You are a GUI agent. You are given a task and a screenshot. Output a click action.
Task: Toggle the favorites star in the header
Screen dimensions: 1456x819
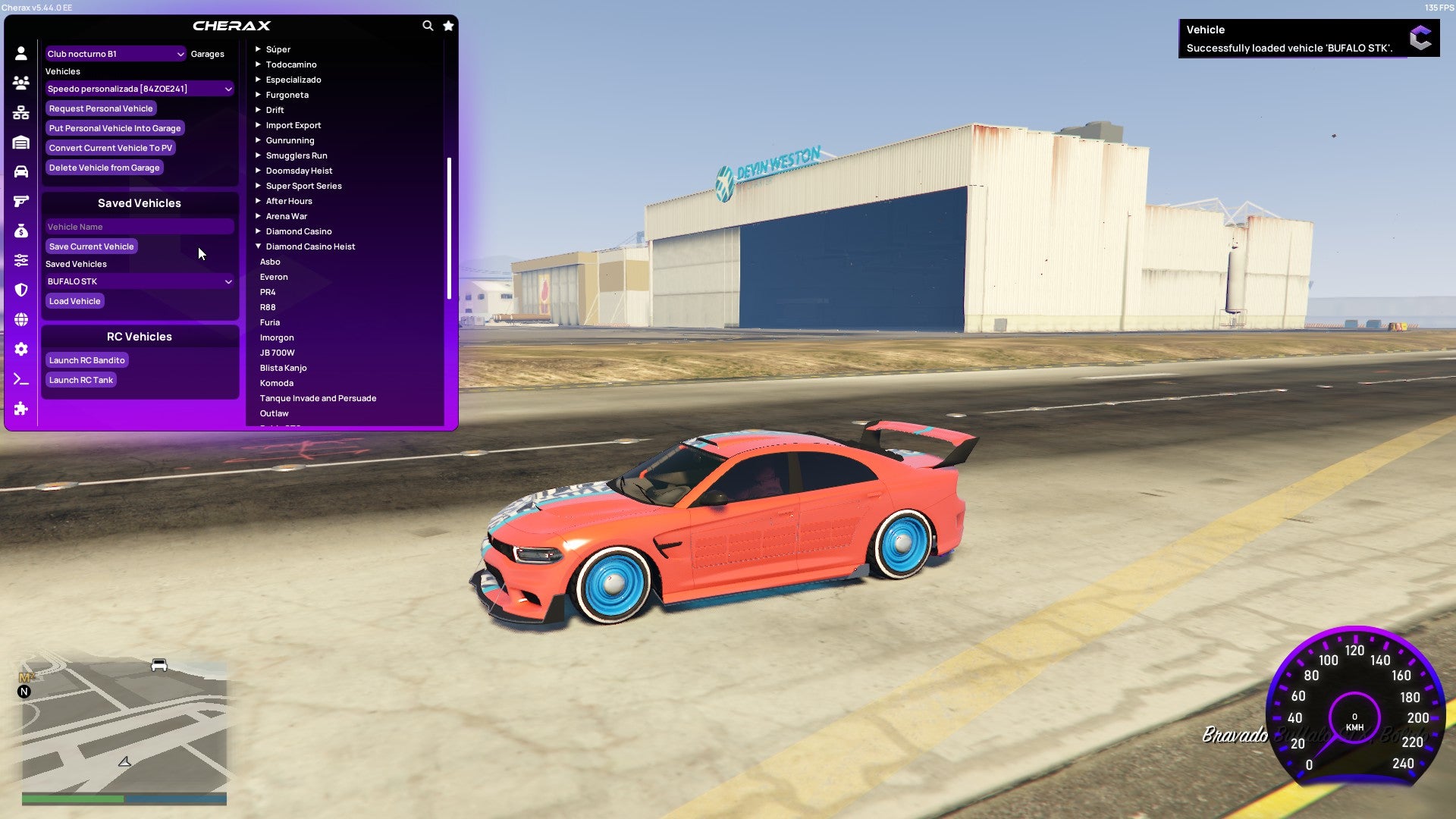click(x=447, y=24)
